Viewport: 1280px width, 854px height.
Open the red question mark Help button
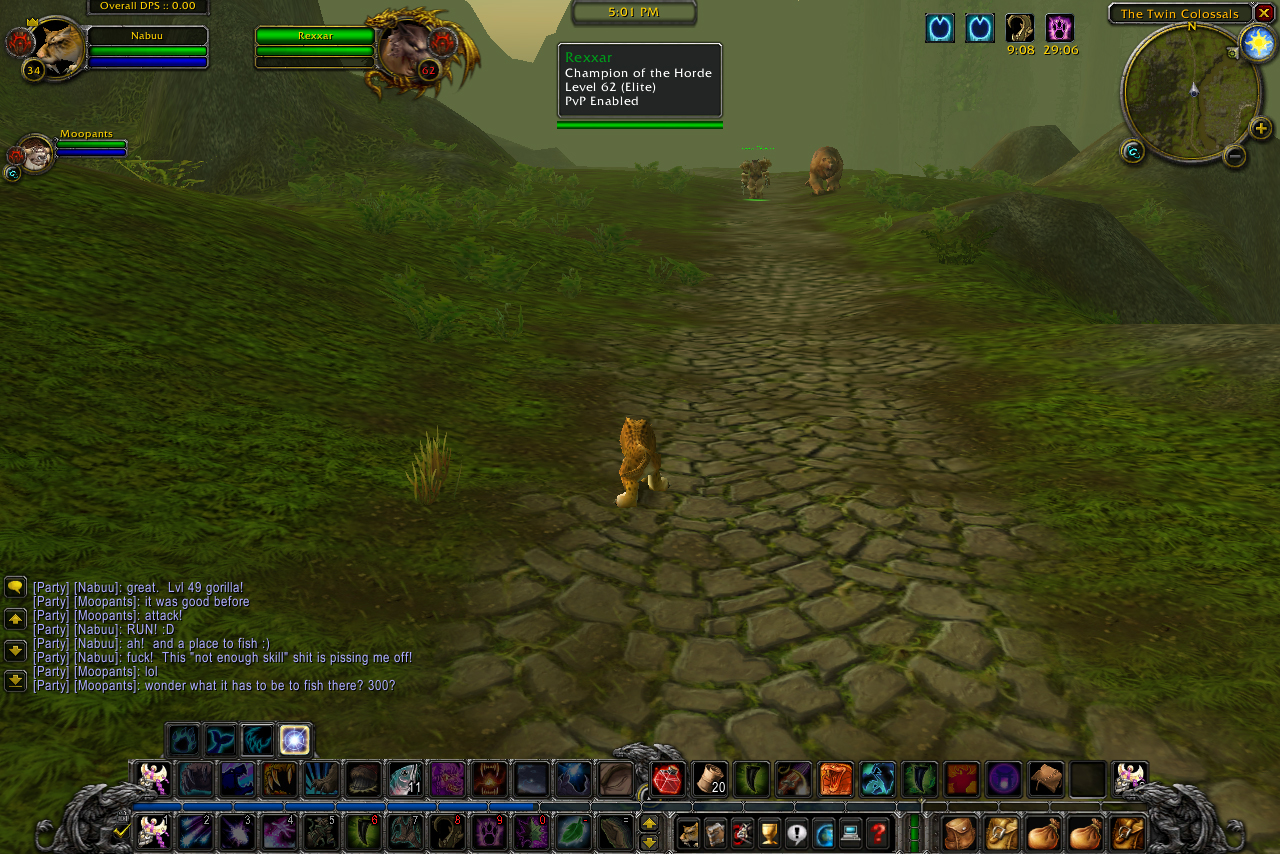click(x=878, y=832)
